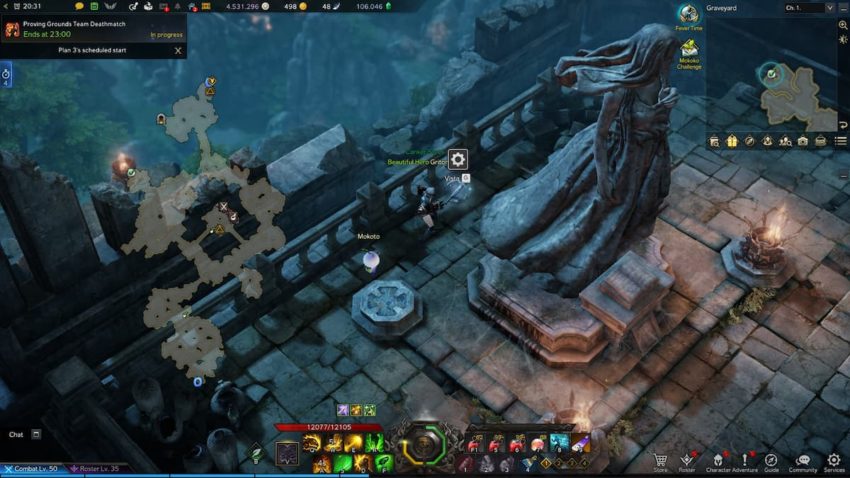Open the Services gear menu
This screenshot has height=478, width=850.
point(833,460)
